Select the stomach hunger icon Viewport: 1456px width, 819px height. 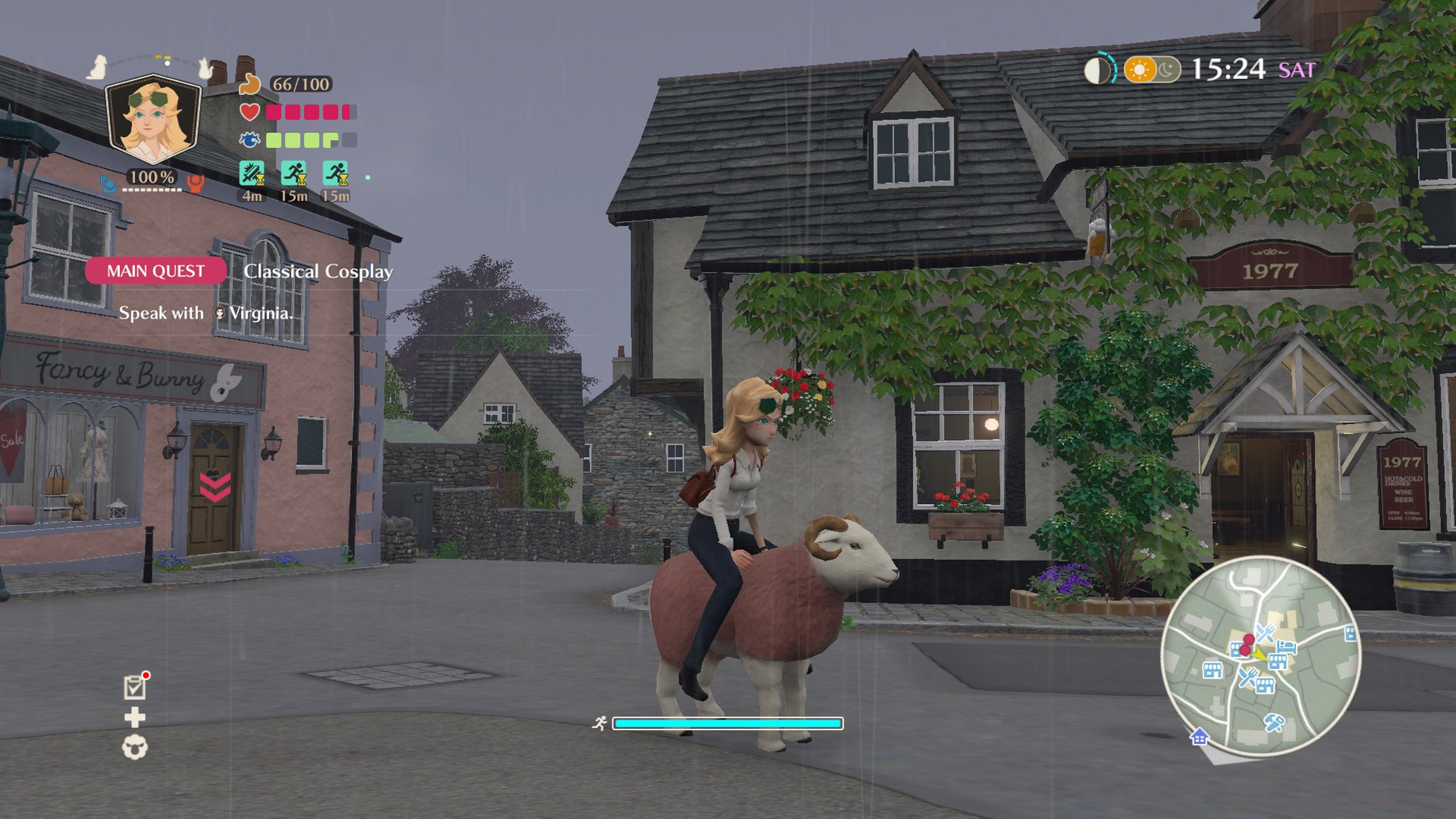click(250, 84)
